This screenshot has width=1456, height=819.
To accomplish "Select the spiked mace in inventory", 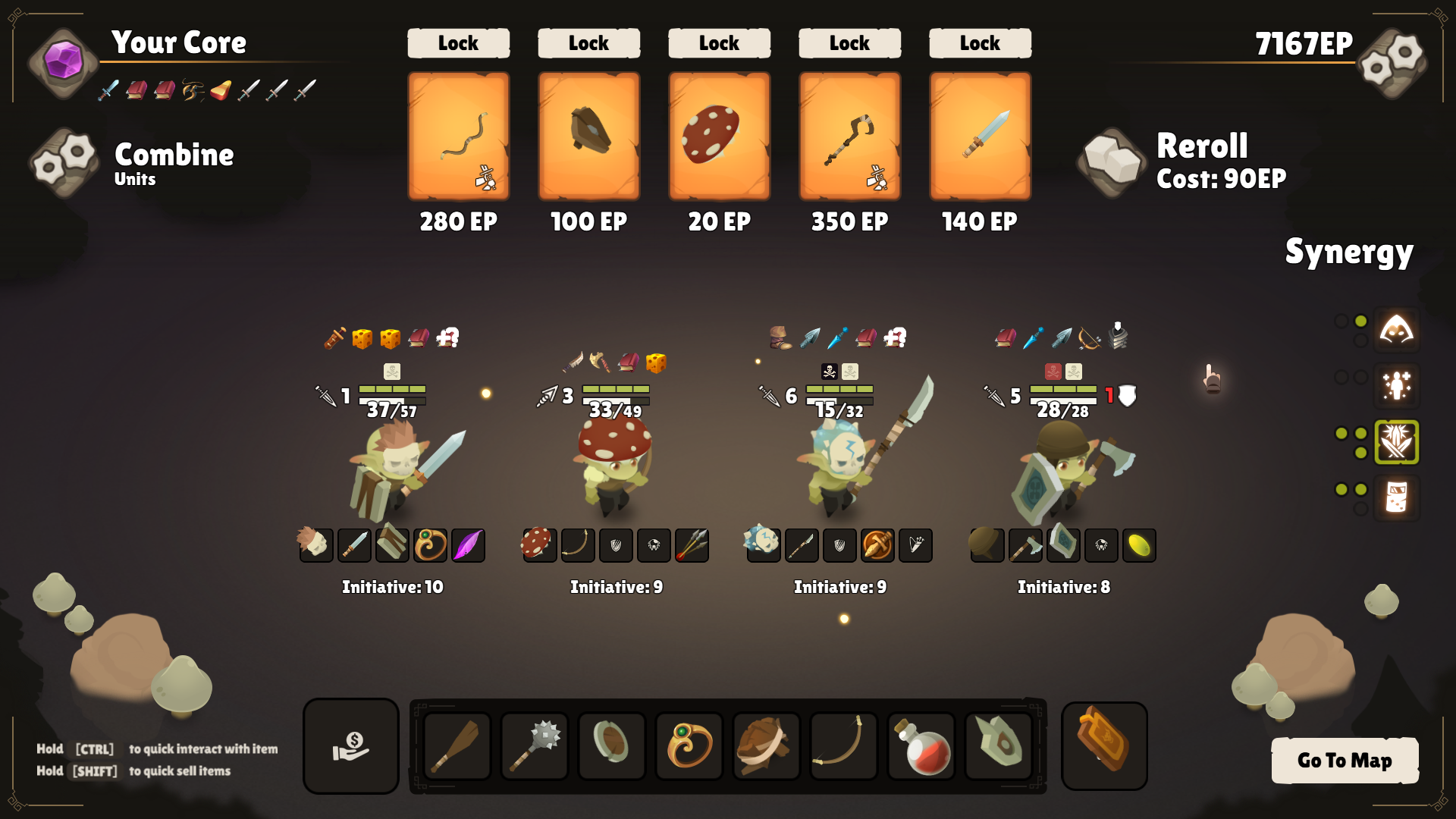I will pos(535,746).
